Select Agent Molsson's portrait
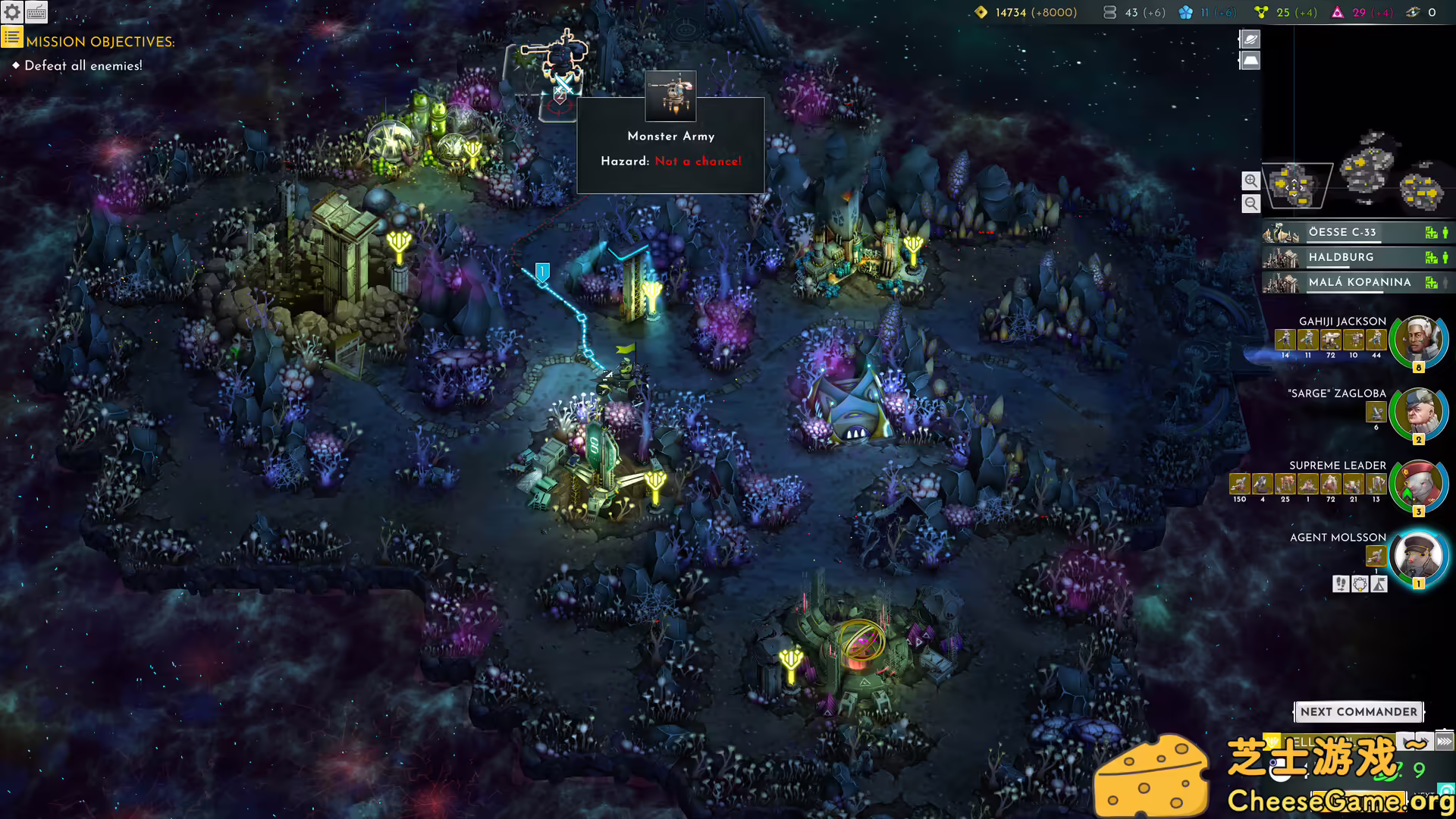The image size is (1456, 819). click(1418, 557)
